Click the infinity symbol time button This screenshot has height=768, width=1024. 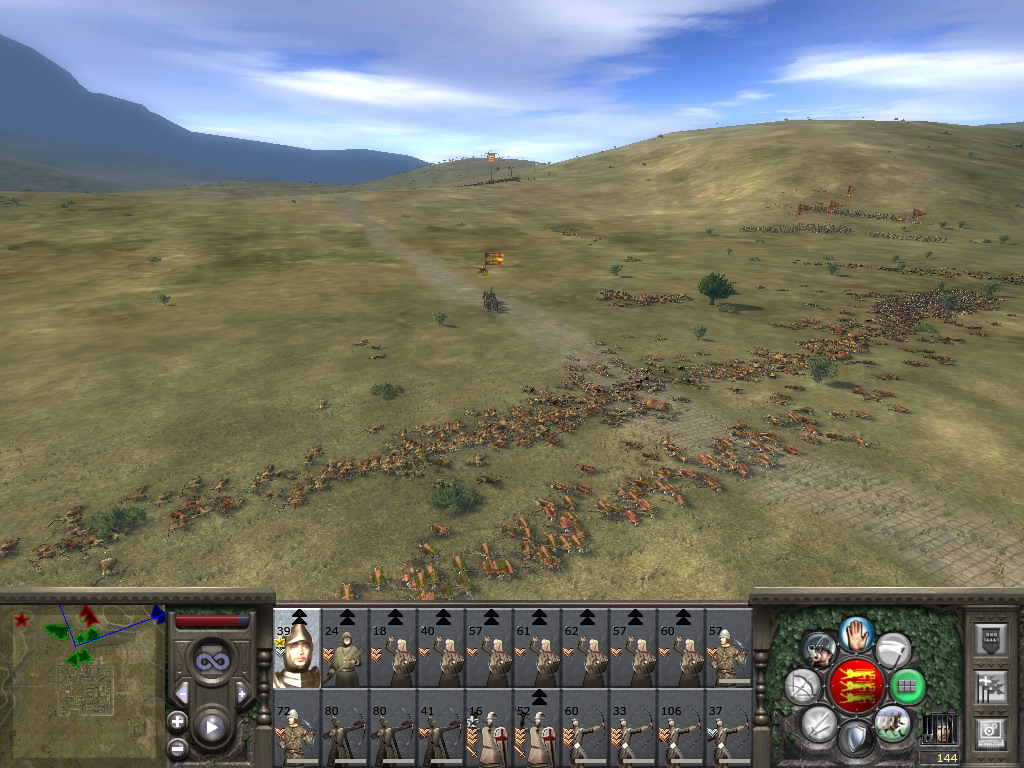tap(211, 661)
